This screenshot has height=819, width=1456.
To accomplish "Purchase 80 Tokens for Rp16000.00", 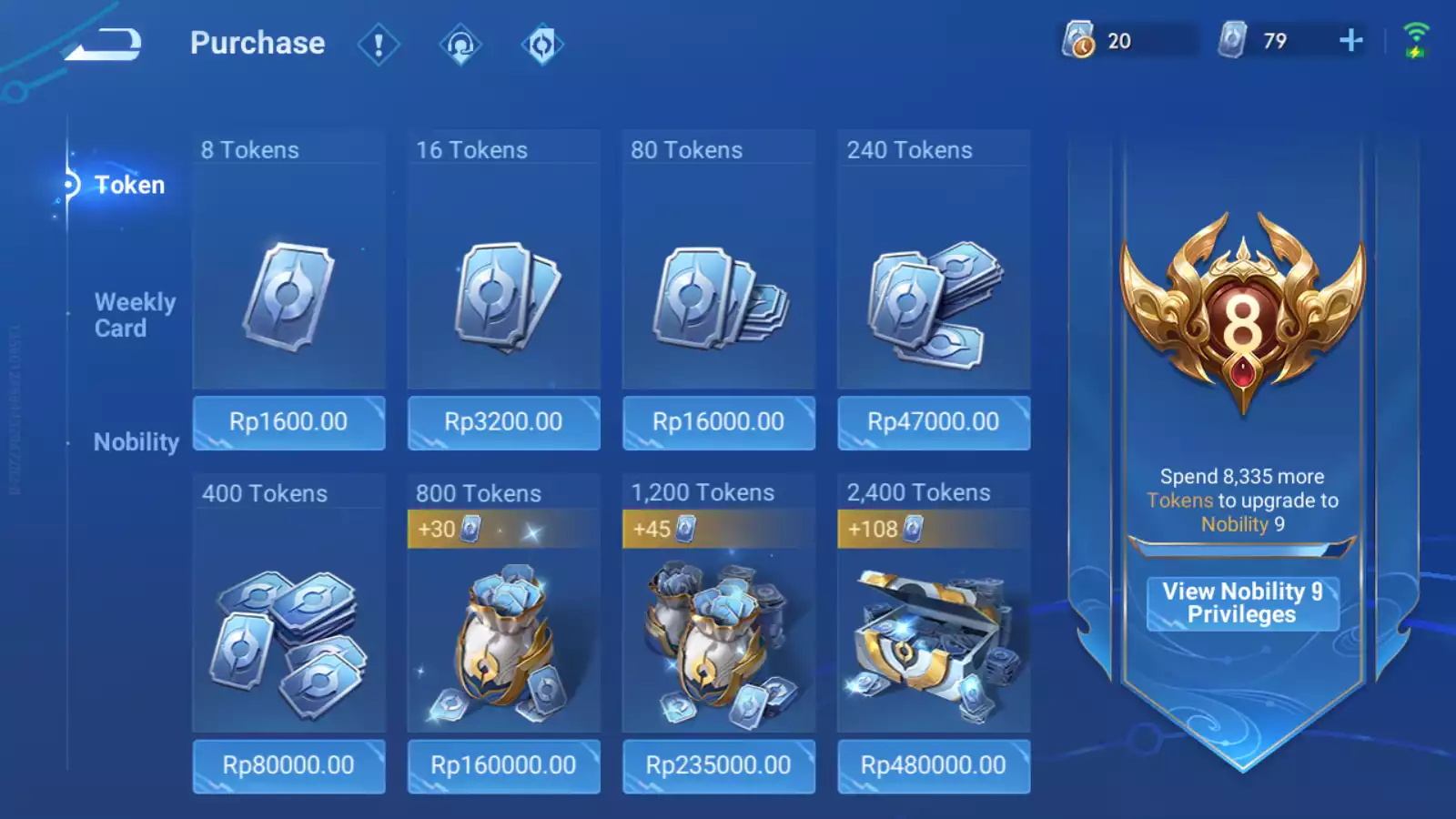I will [x=718, y=422].
